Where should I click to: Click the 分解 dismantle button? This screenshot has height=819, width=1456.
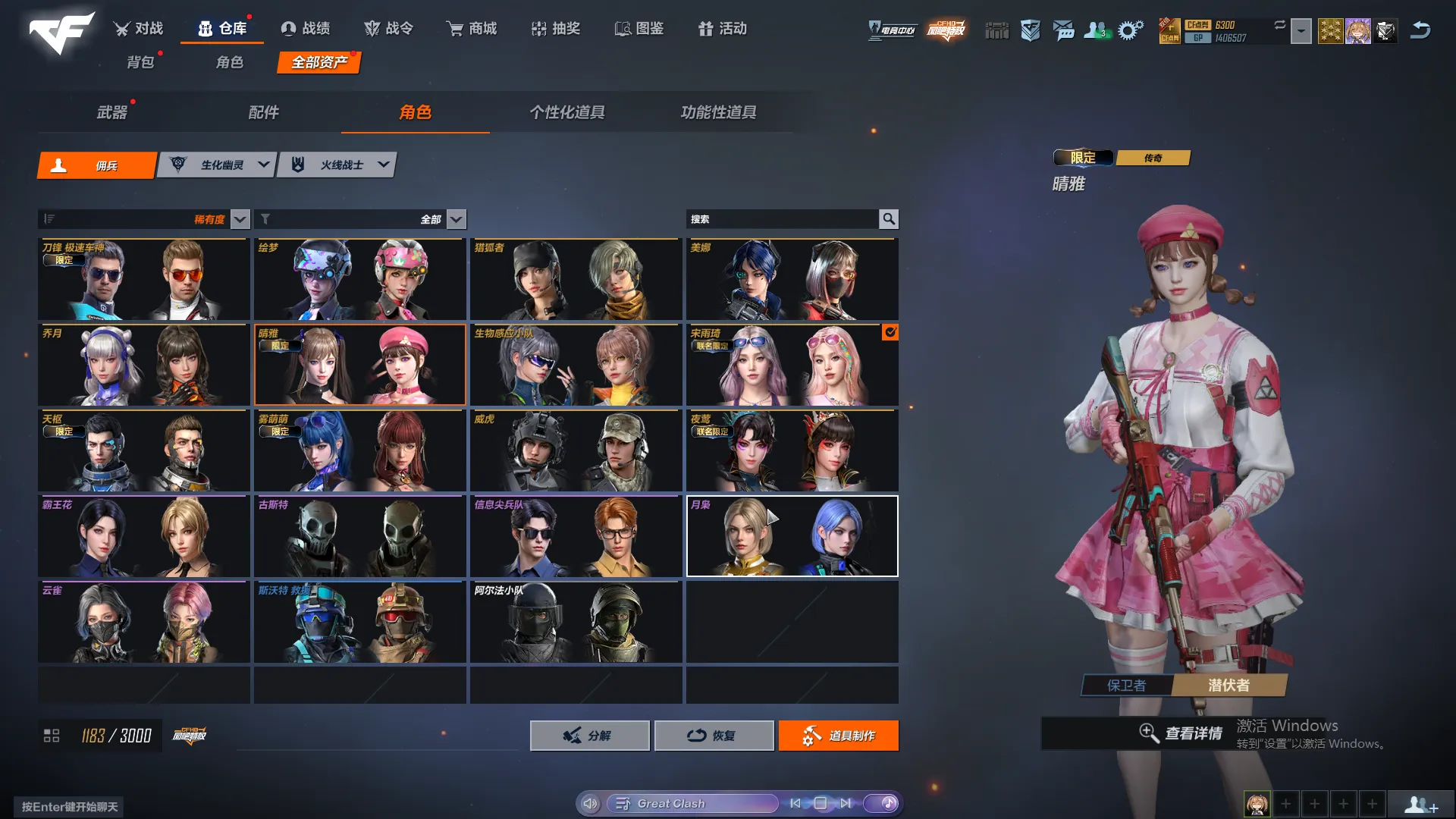[x=589, y=736]
